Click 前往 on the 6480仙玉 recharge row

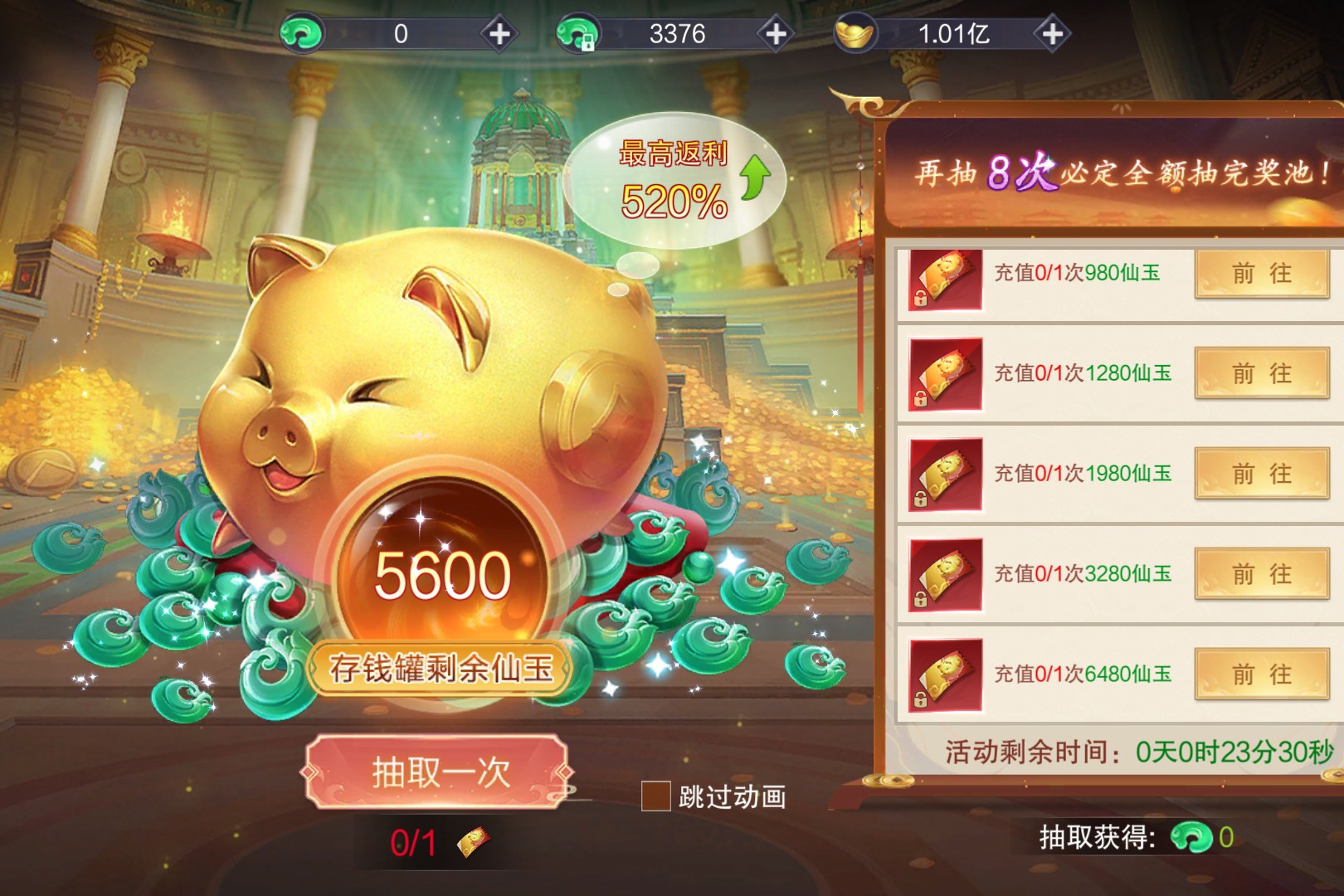(x=1261, y=674)
